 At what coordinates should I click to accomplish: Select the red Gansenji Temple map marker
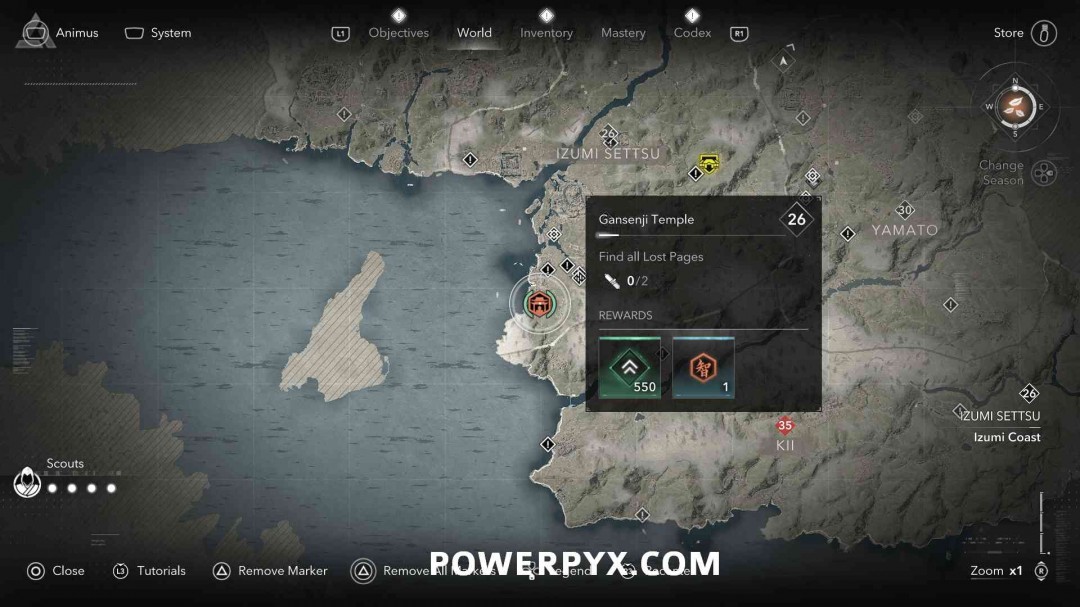tap(540, 303)
